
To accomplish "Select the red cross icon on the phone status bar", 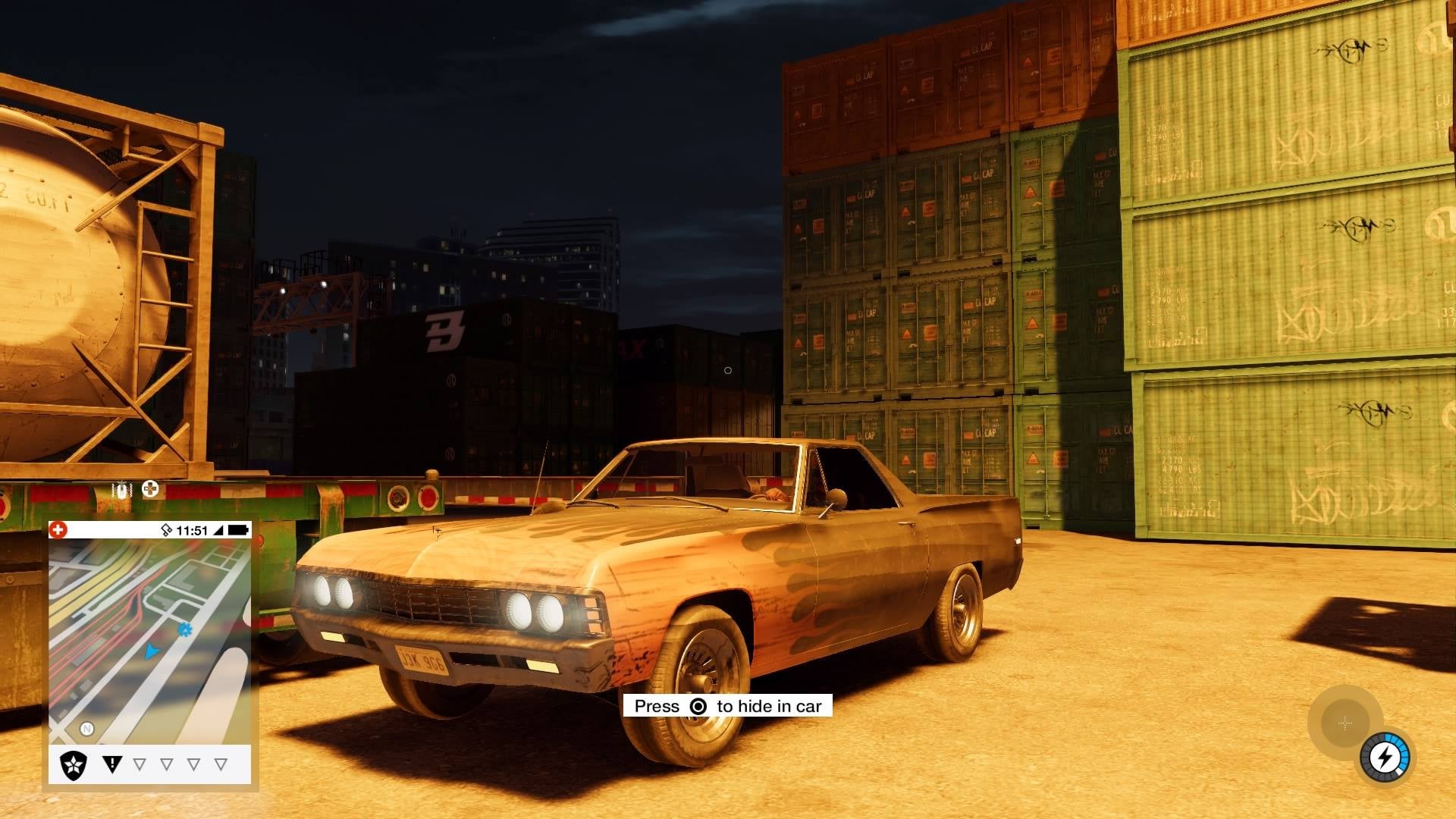I will [58, 529].
